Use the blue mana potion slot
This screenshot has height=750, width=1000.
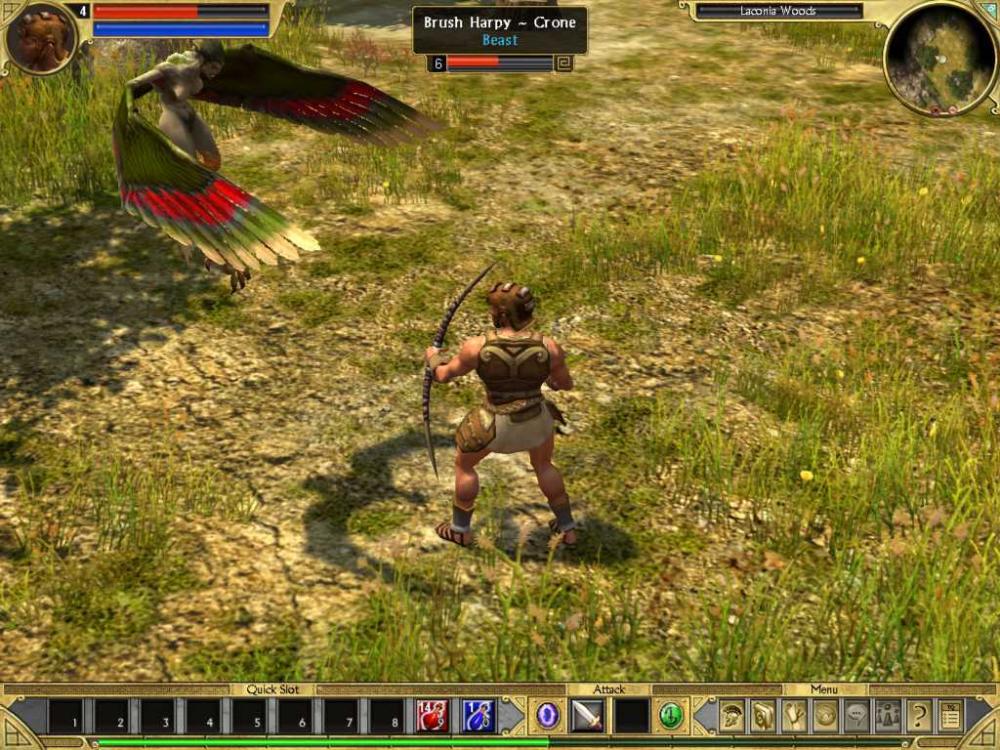pos(478,716)
